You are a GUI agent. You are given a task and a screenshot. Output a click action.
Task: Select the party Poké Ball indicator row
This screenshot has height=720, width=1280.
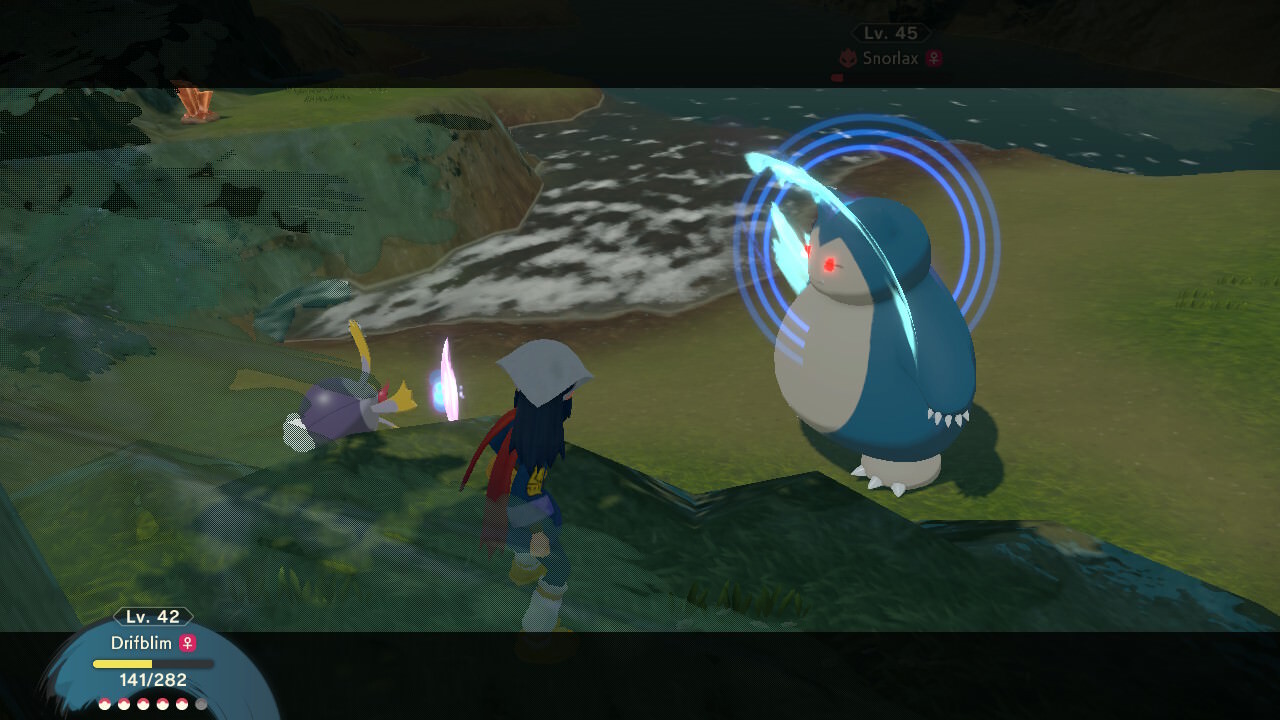[x=153, y=704]
